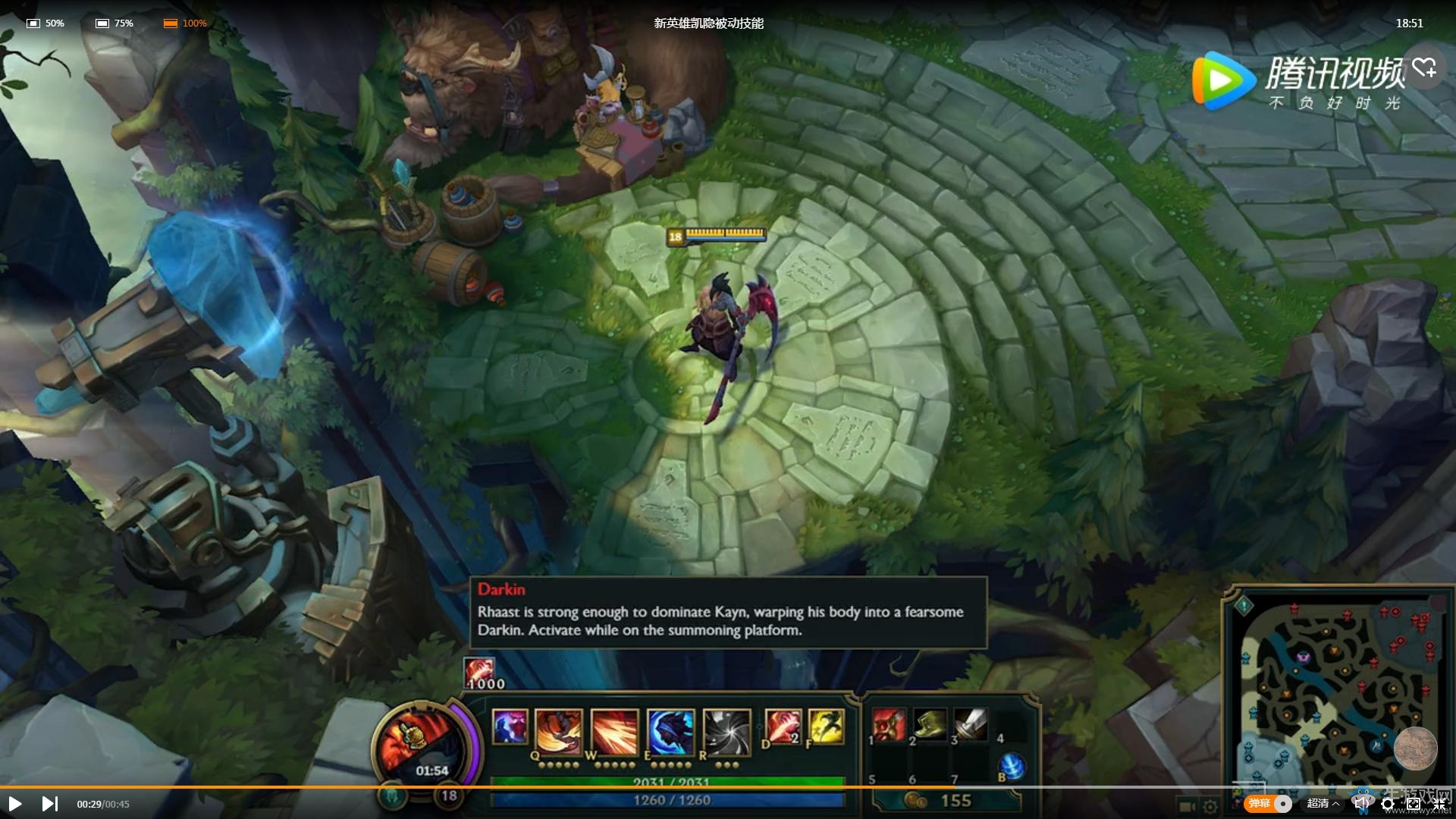Expand the volume control
Screen dimensions: 1456x819
click(x=1362, y=804)
